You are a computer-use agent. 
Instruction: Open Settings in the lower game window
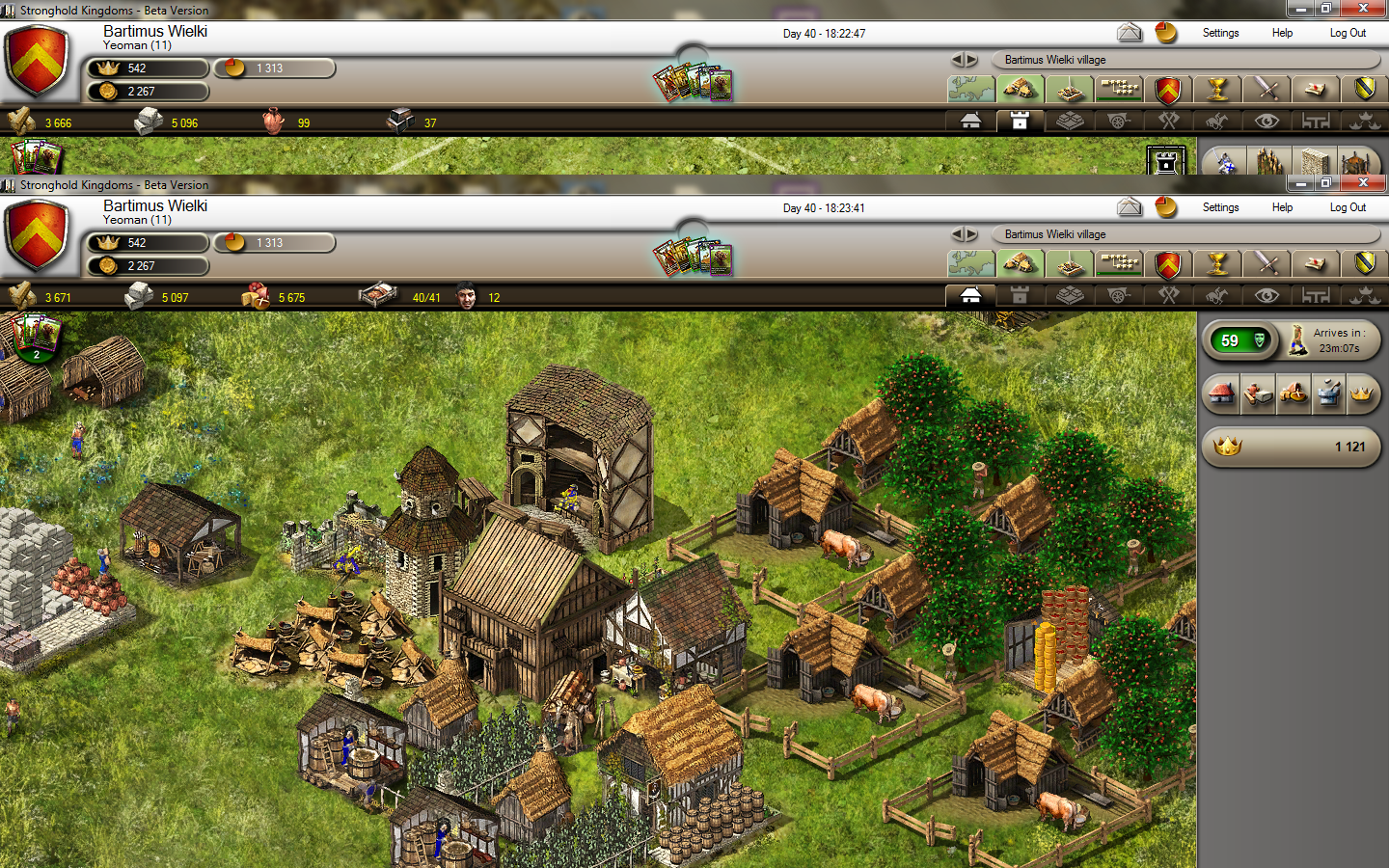click(1220, 207)
